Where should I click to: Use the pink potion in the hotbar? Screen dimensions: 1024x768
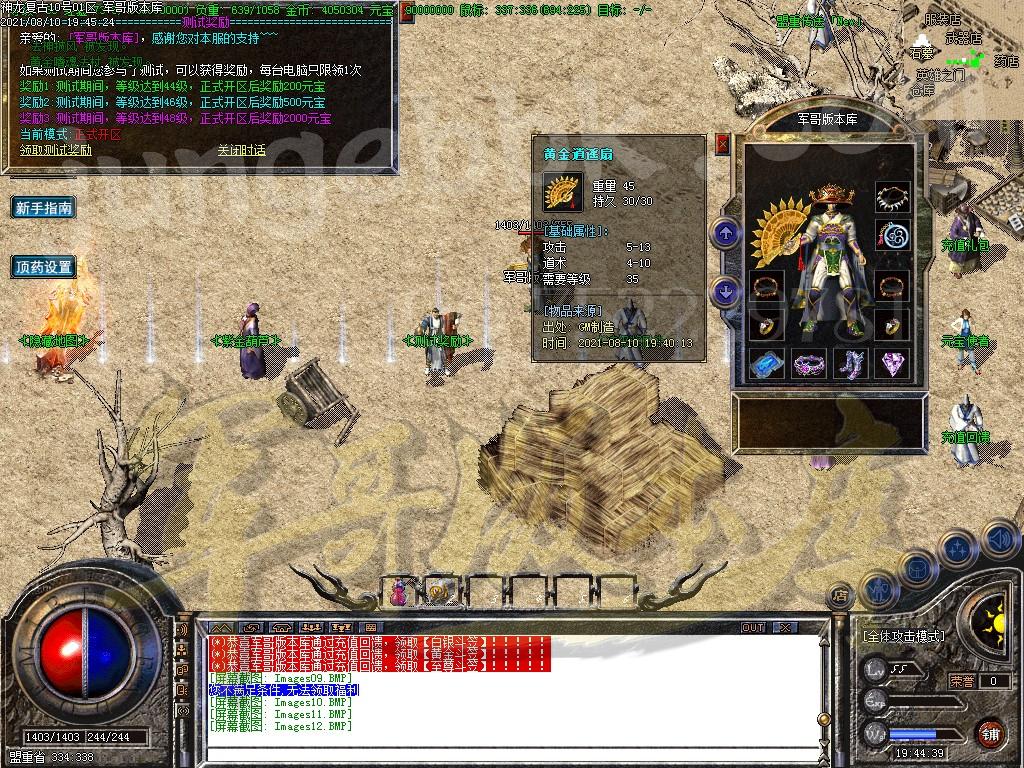(399, 592)
